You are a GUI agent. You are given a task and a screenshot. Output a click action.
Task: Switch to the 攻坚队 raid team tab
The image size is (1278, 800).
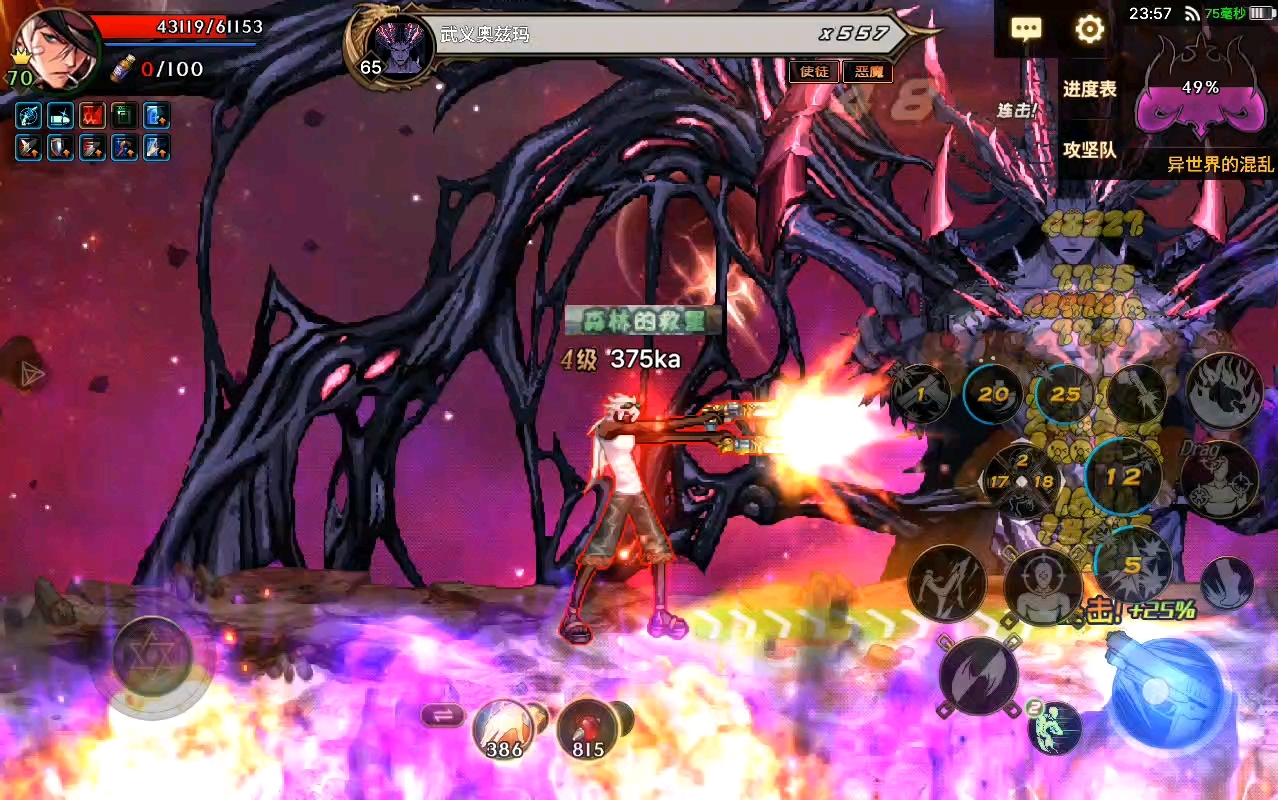point(1089,151)
